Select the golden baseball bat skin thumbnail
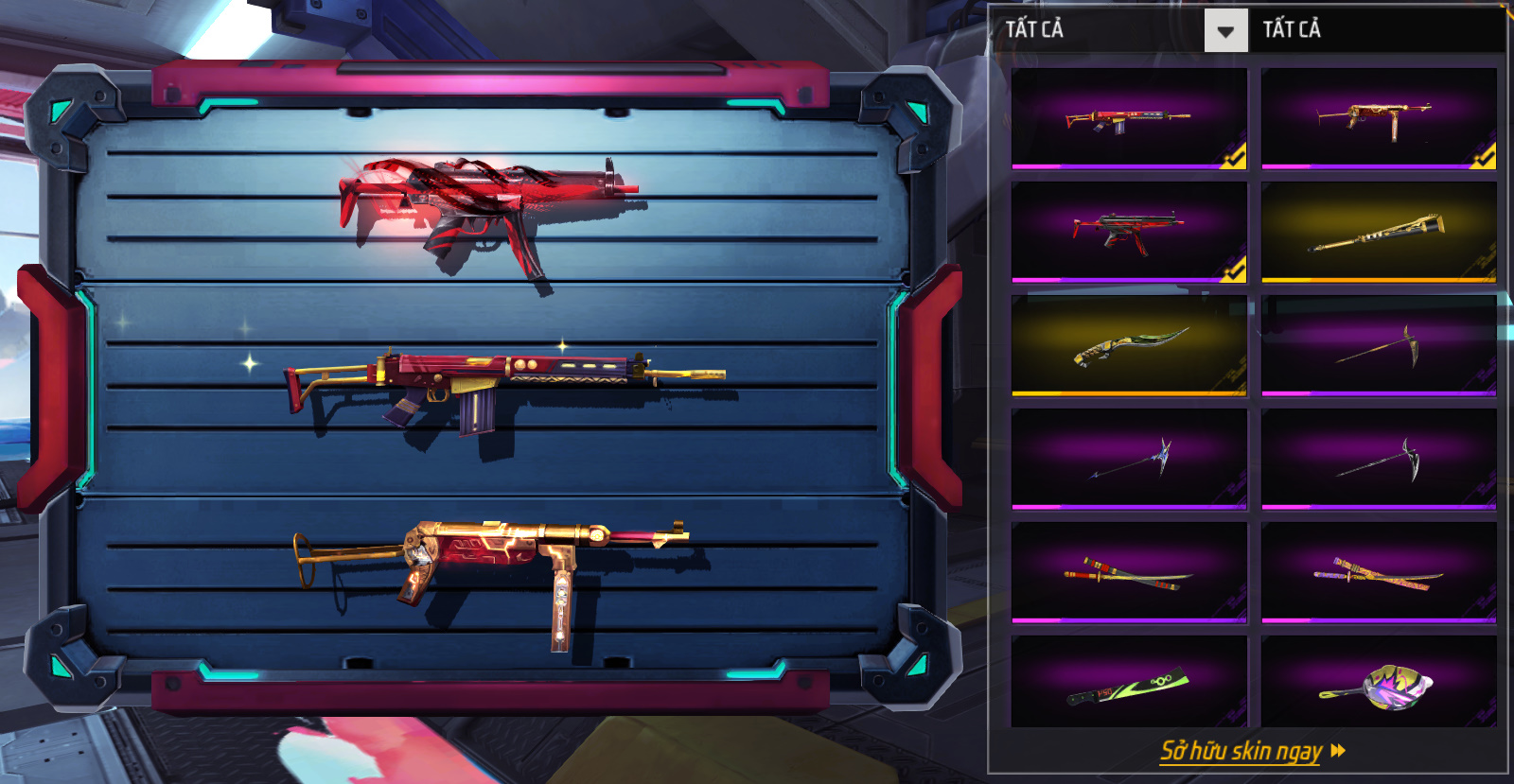Viewport: 1514px width, 784px height. click(1379, 232)
